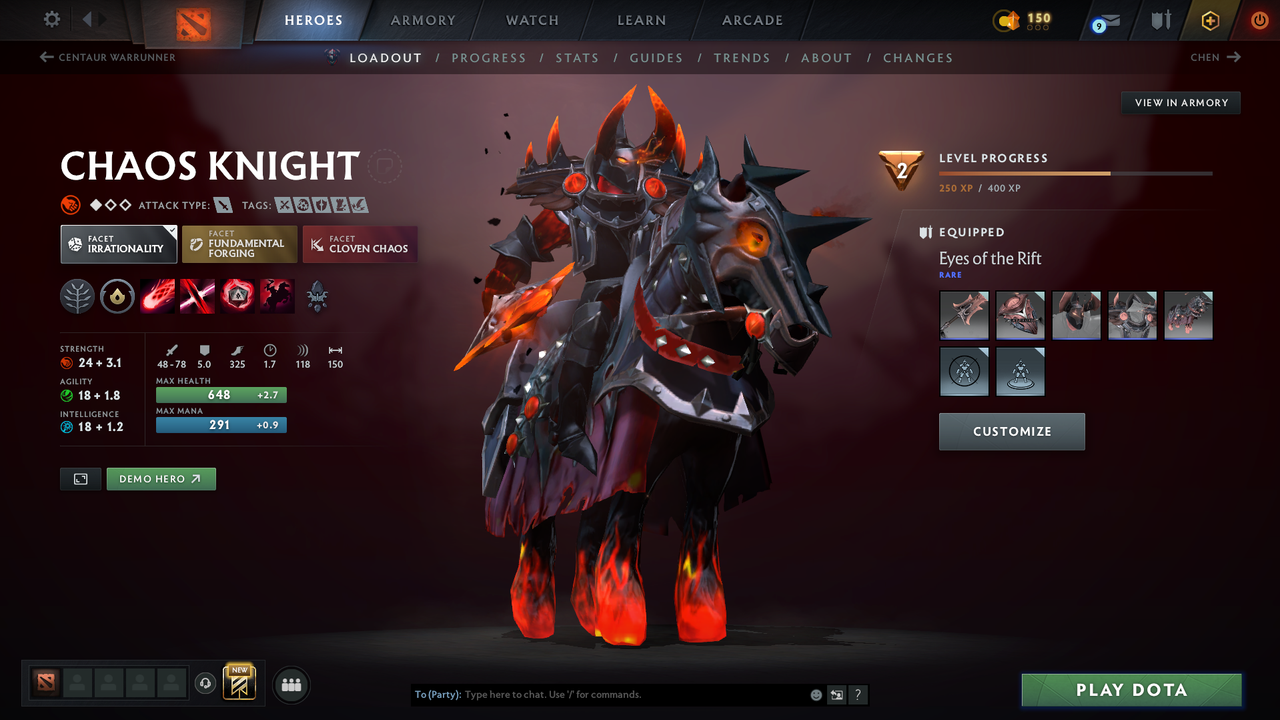The width and height of the screenshot is (1280, 720).
Task: Open the Chaos Knight talent tree icon
Action: (x=77, y=296)
